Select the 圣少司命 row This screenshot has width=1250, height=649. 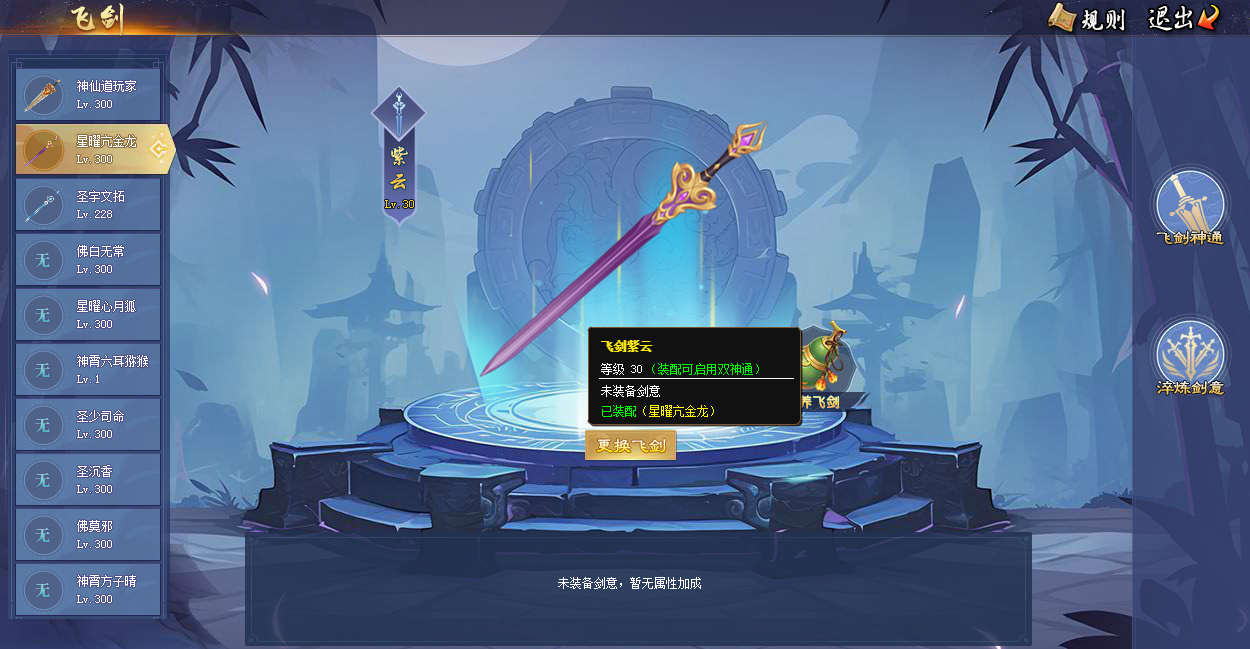pyautogui.click(x=88, y=425)
